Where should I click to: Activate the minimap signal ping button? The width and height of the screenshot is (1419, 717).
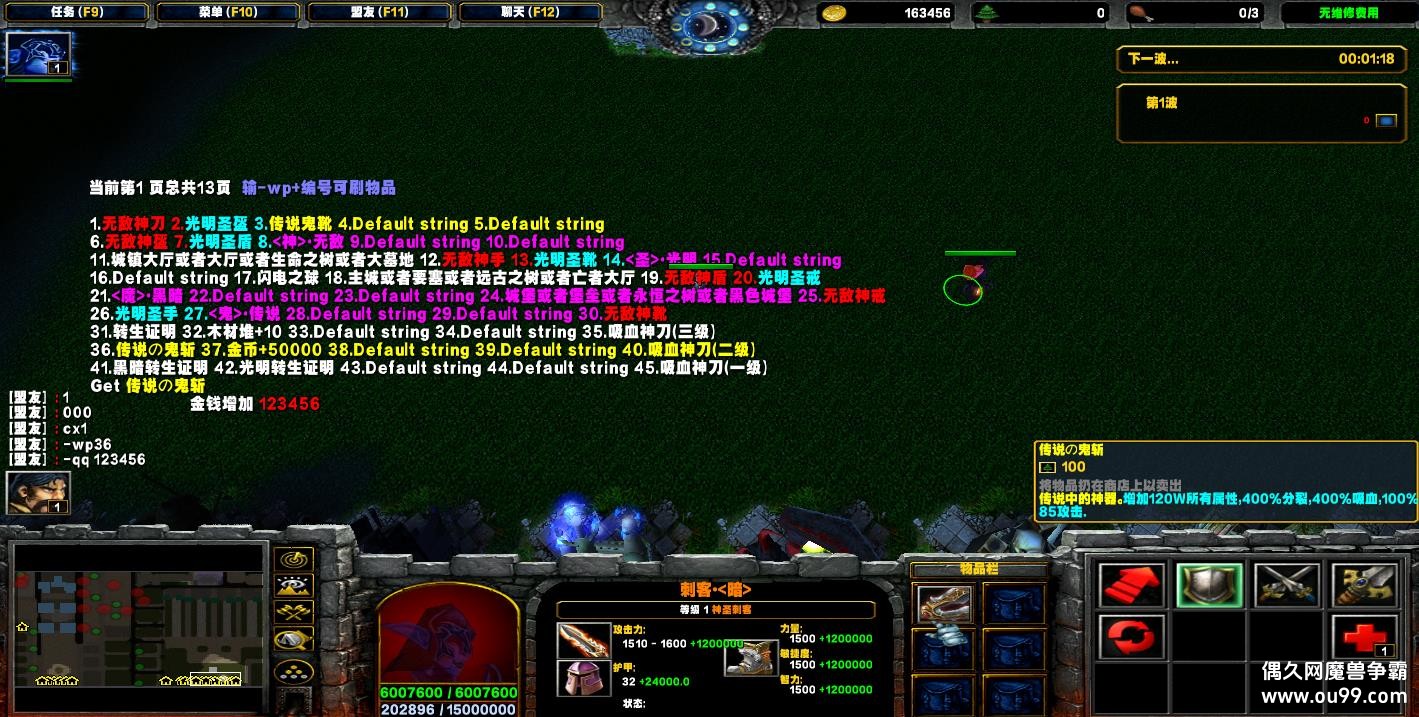pyautogui.click(x=293, y=559)
